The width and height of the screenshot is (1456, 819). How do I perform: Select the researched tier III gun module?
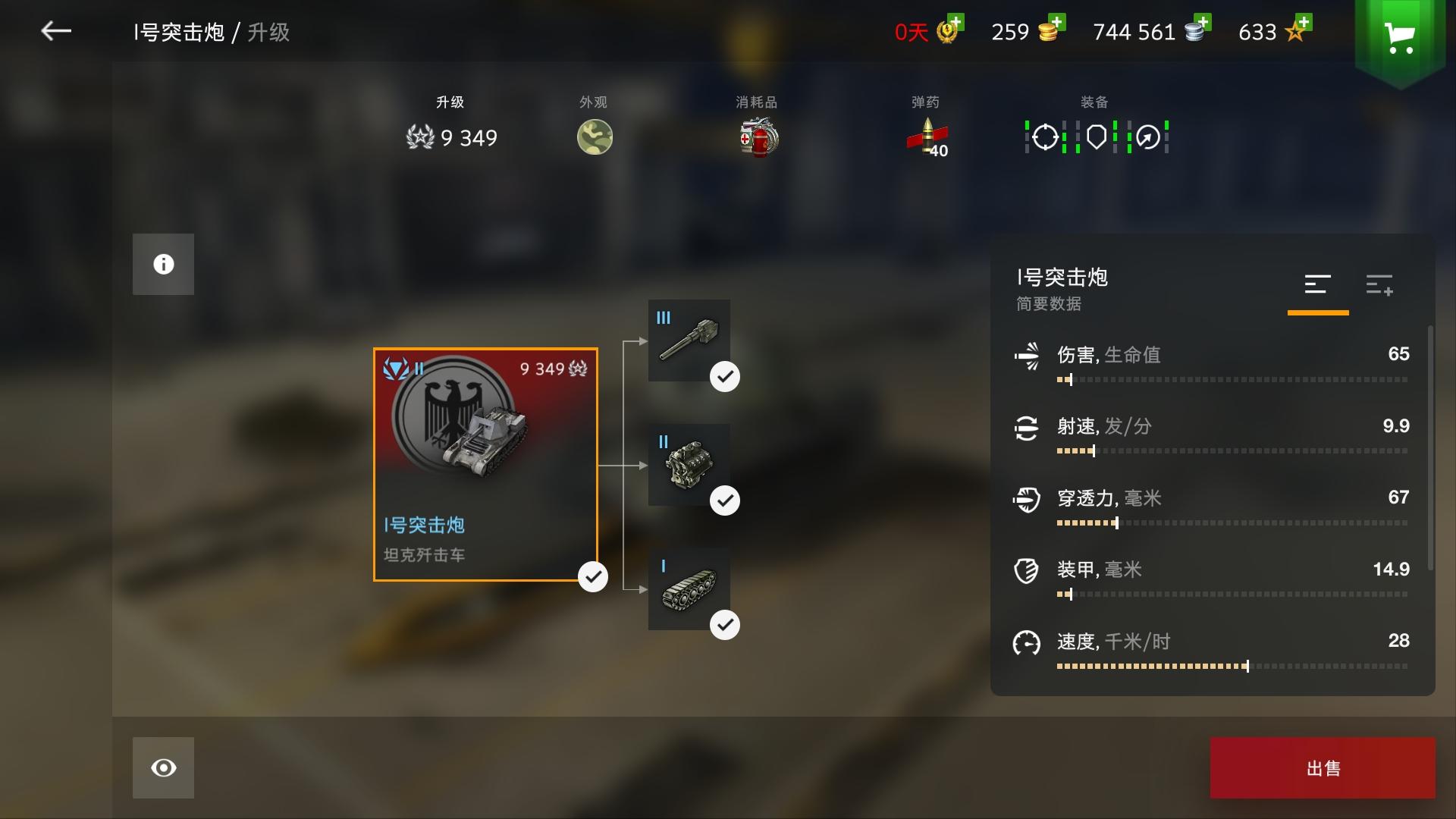click(x=689, y=340)
